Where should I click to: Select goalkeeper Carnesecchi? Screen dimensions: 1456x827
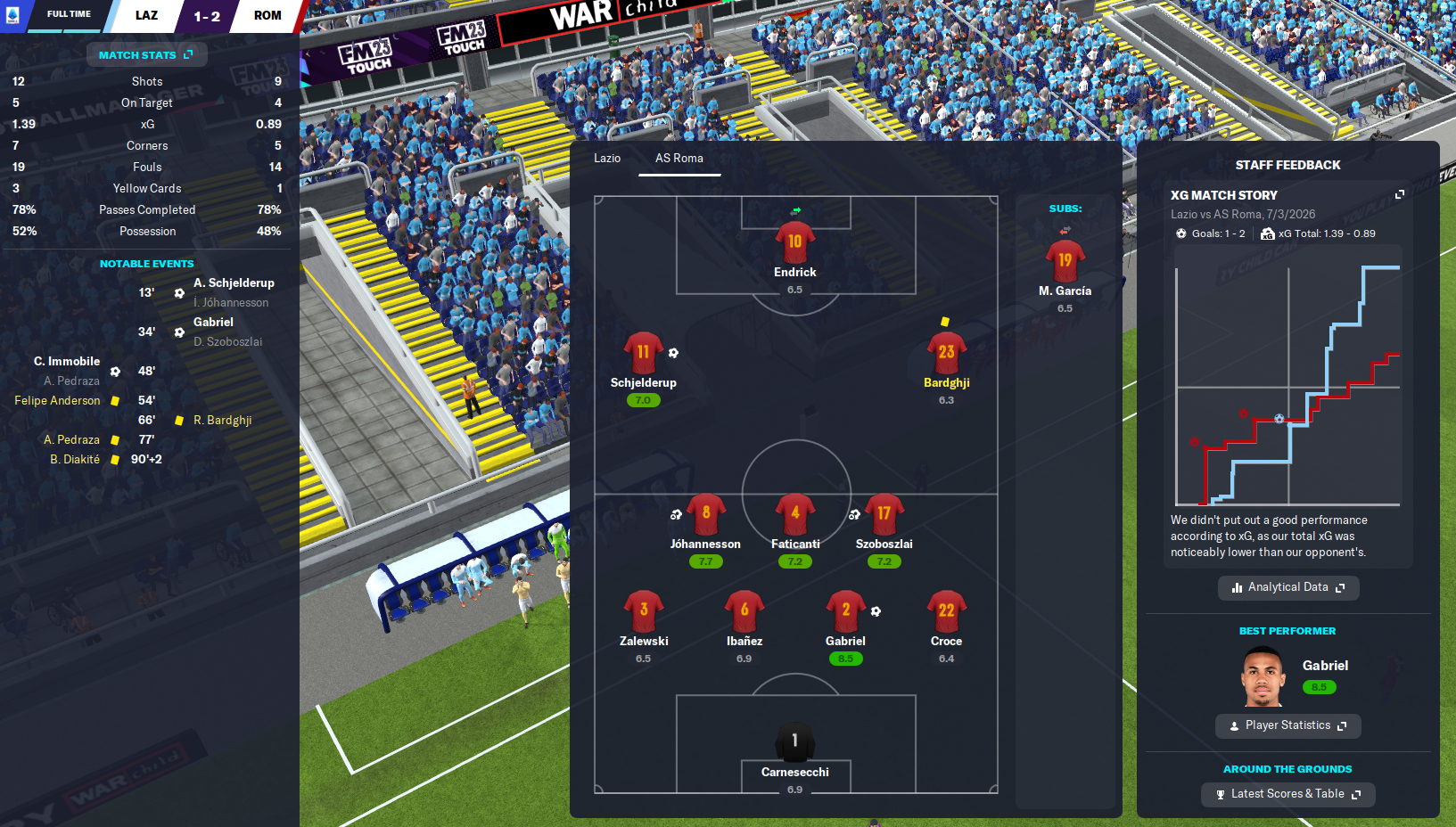click(794, 742)
